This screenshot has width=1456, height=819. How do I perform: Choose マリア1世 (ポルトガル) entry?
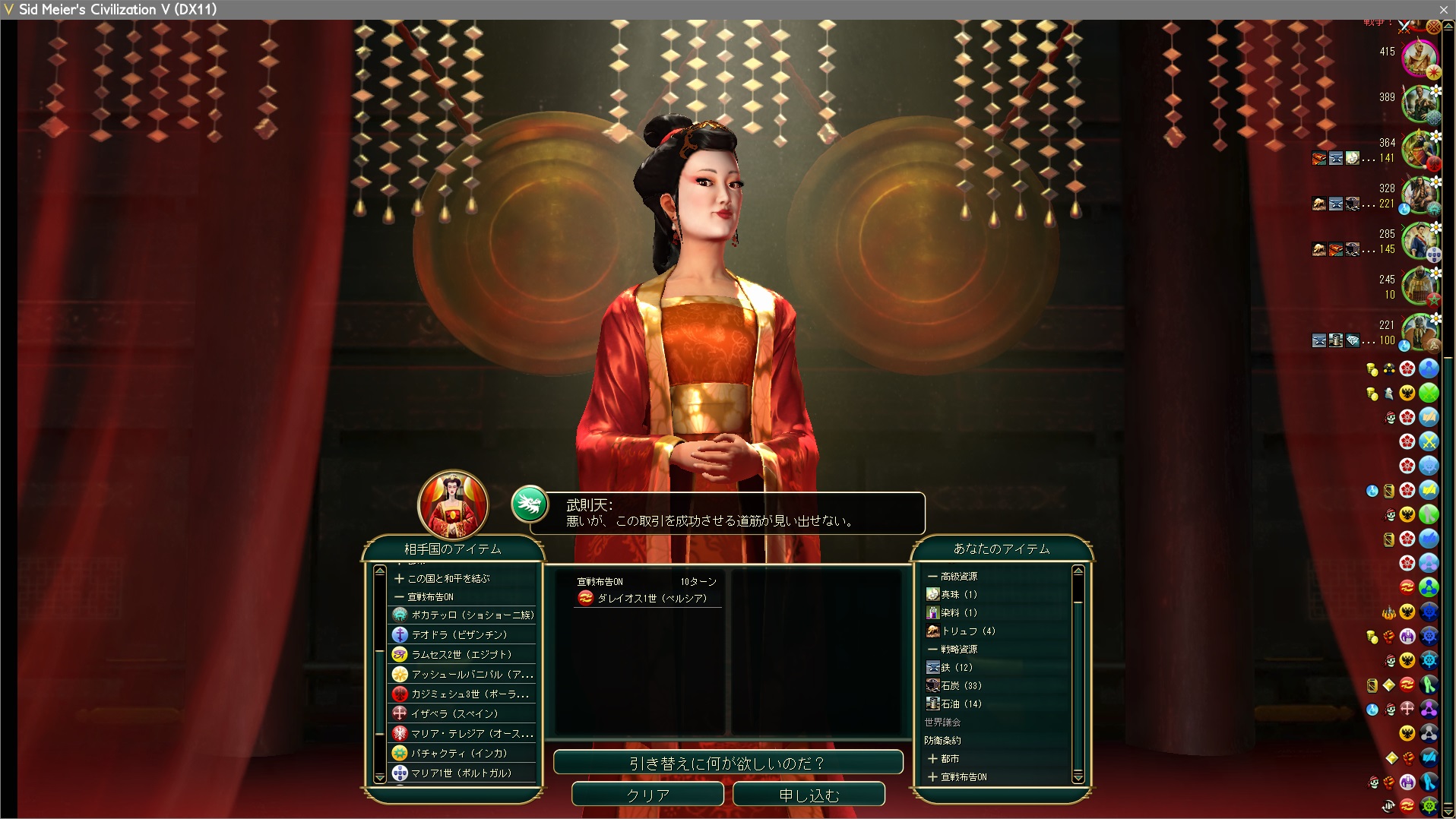click(x=461, y=773)
